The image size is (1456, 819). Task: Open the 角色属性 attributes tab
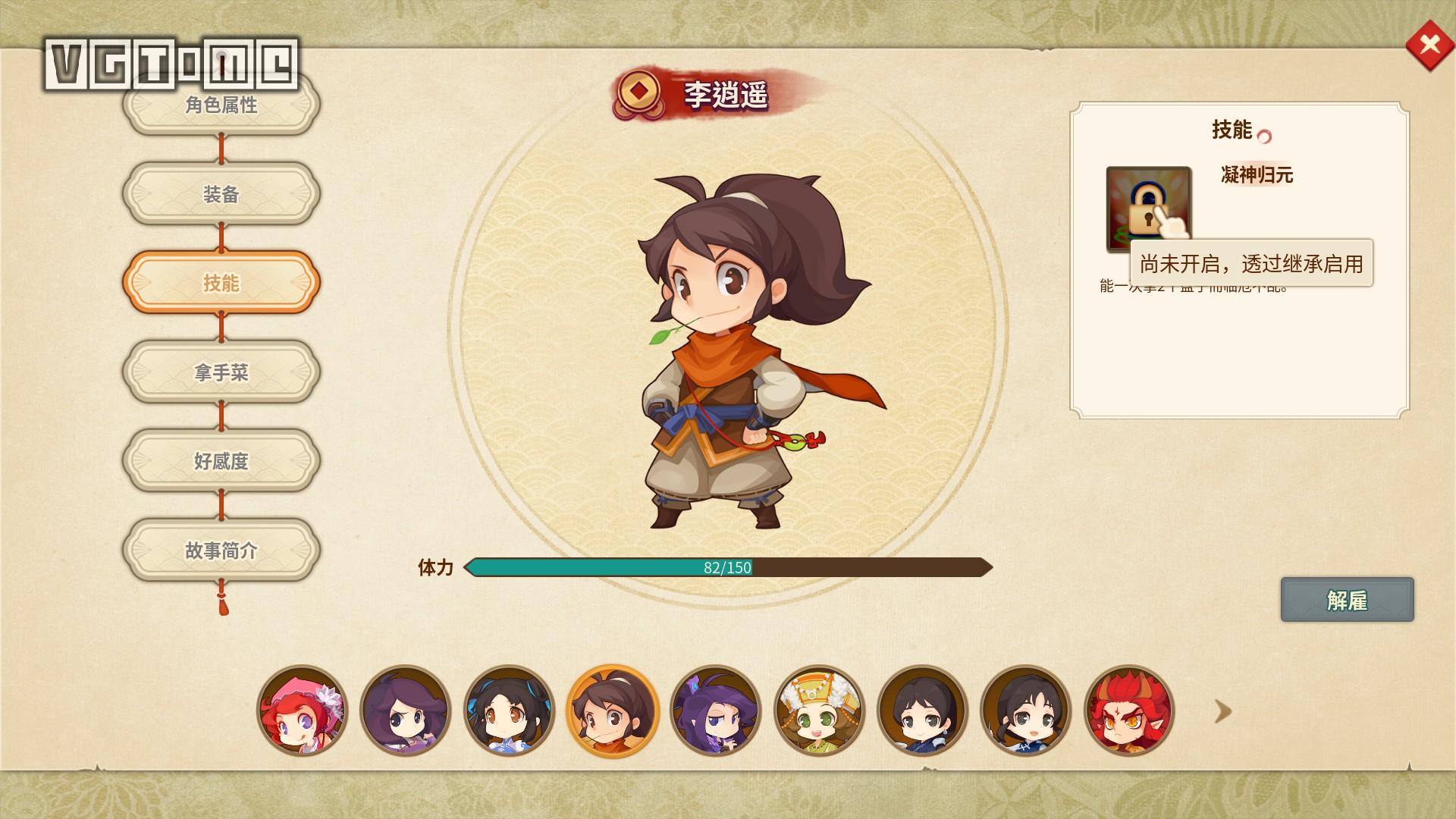tap(221, 105)
